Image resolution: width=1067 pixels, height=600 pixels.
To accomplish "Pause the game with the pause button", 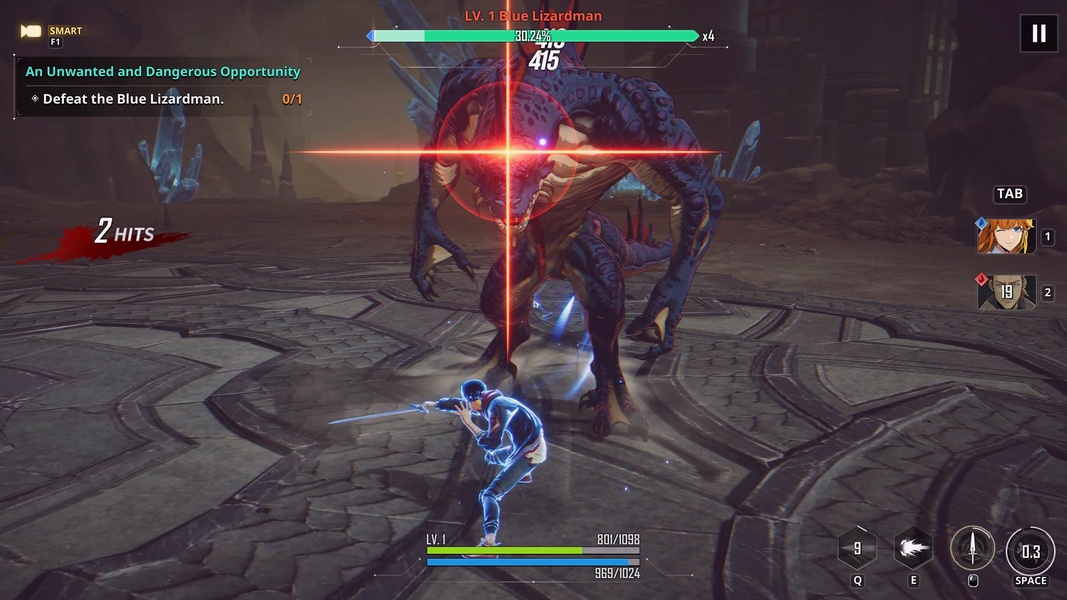I will coord(1038,33).
